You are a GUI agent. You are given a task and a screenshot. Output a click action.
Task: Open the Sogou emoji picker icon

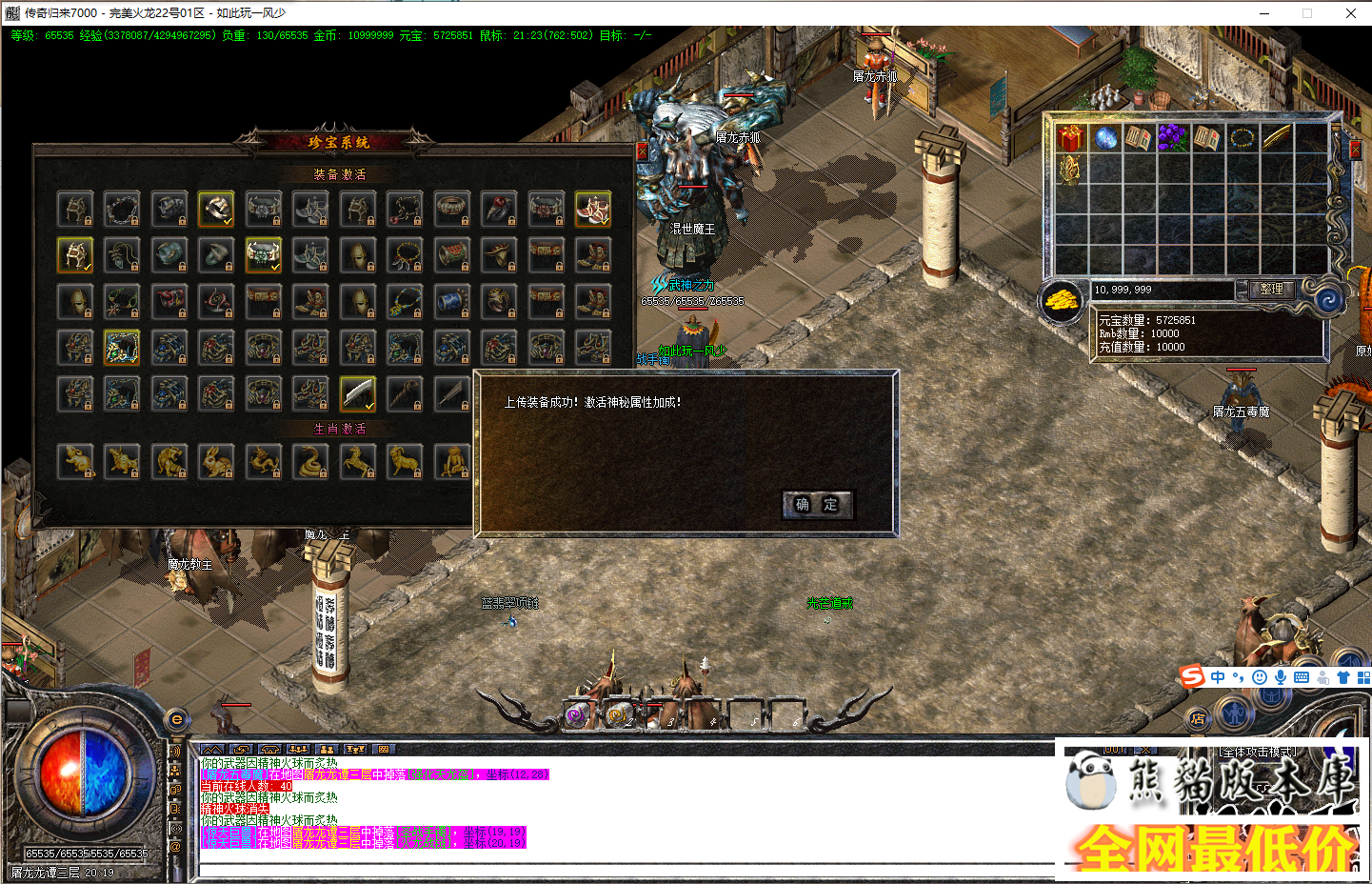(1259, 677)
